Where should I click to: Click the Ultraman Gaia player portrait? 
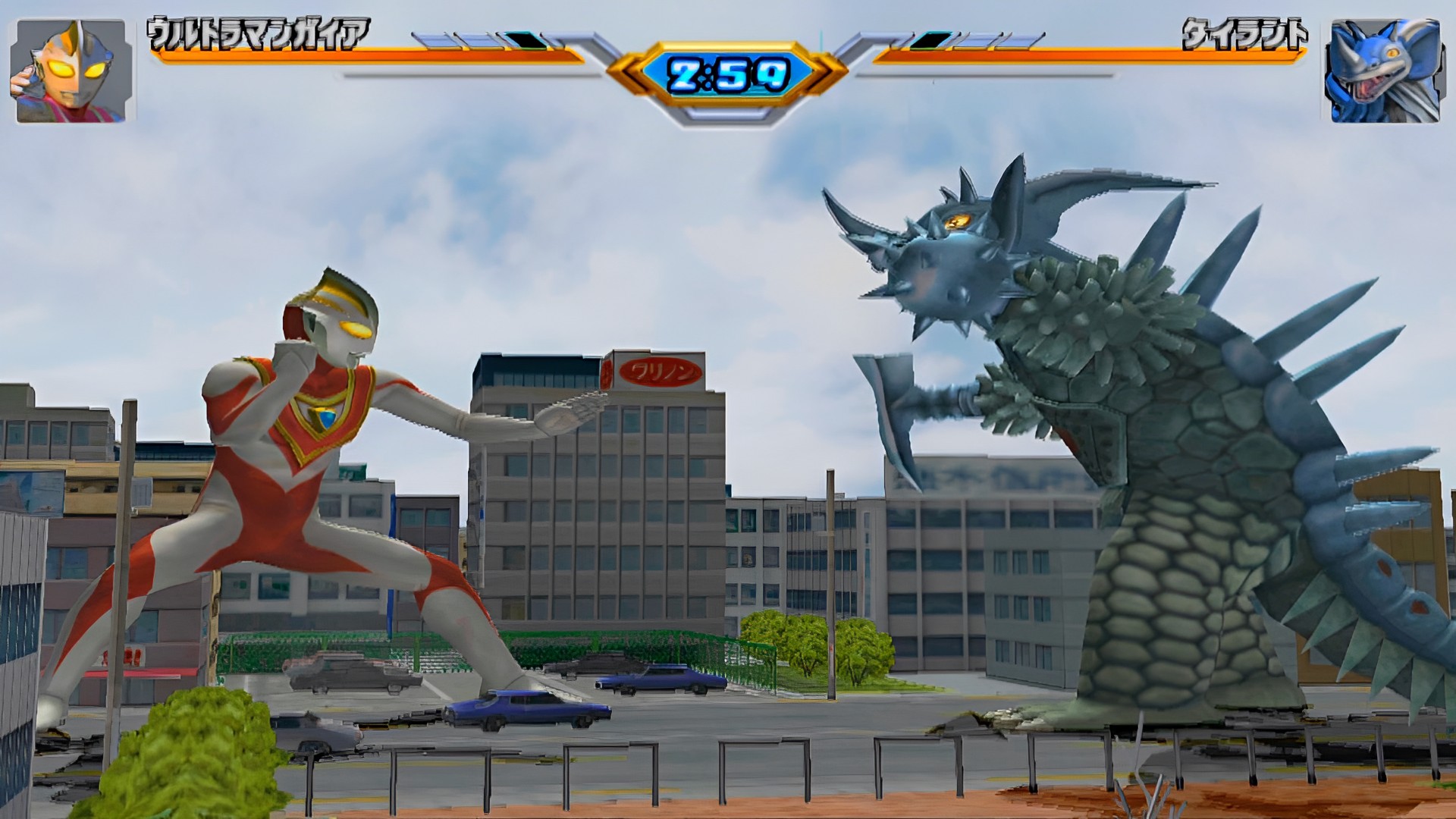[71, 71]
